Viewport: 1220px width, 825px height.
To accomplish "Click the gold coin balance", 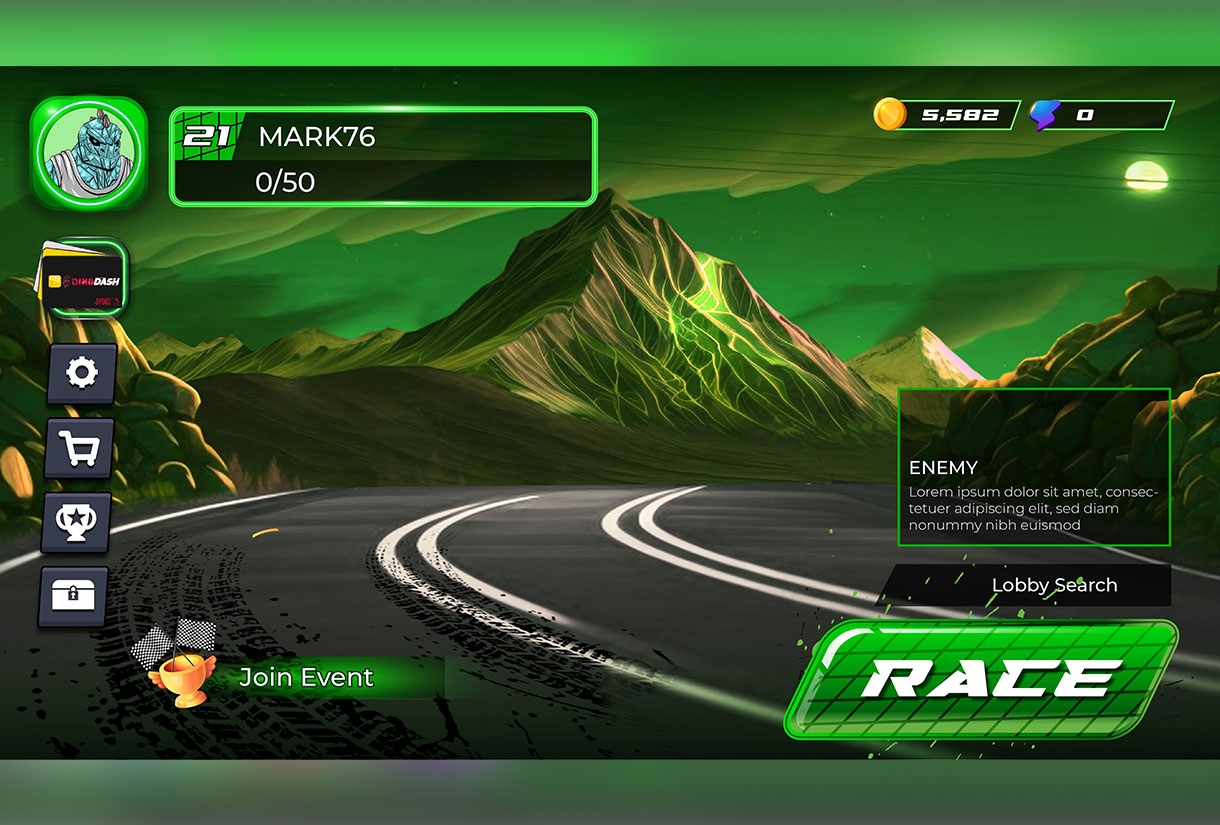I will click(946, 115).
